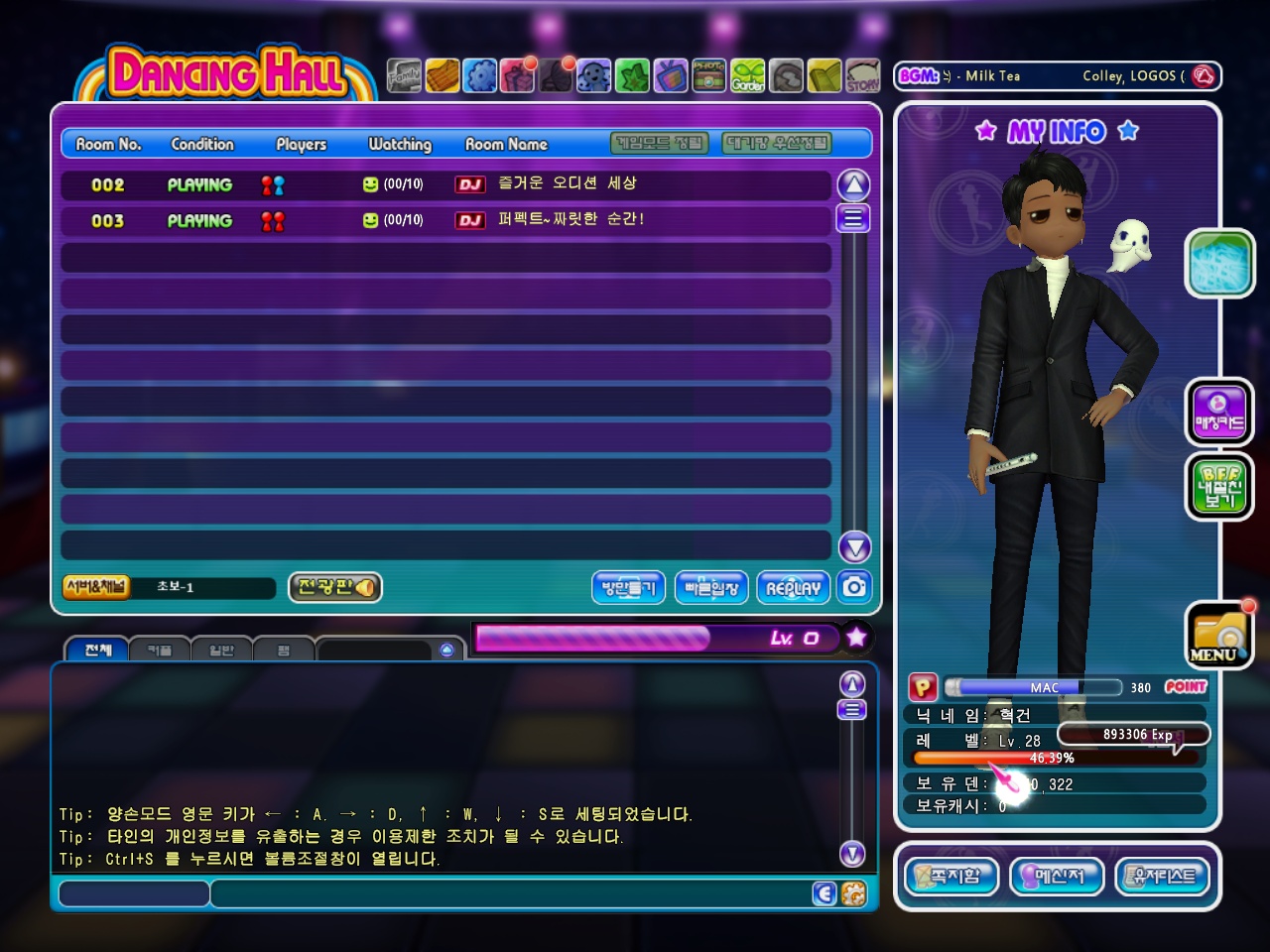Screen dimensions: 1270x952
Task: Open the 전광판 billboard button
Action: (x=335, y=587)
